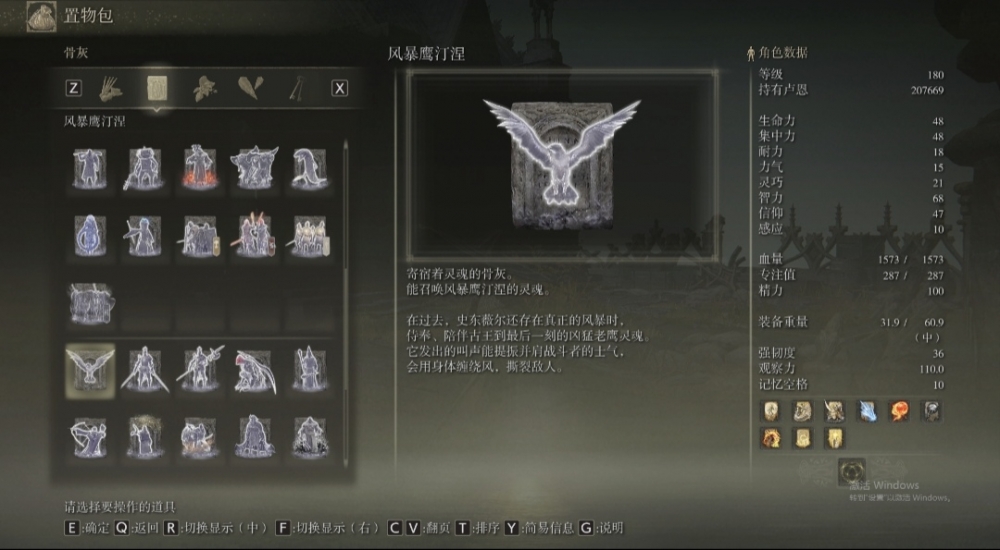This screenshot has height=550, width=1000.
Task: Select the Storm Hawk Deenh ashes slot
Action: pyautogui.click(x=90, y=368)
